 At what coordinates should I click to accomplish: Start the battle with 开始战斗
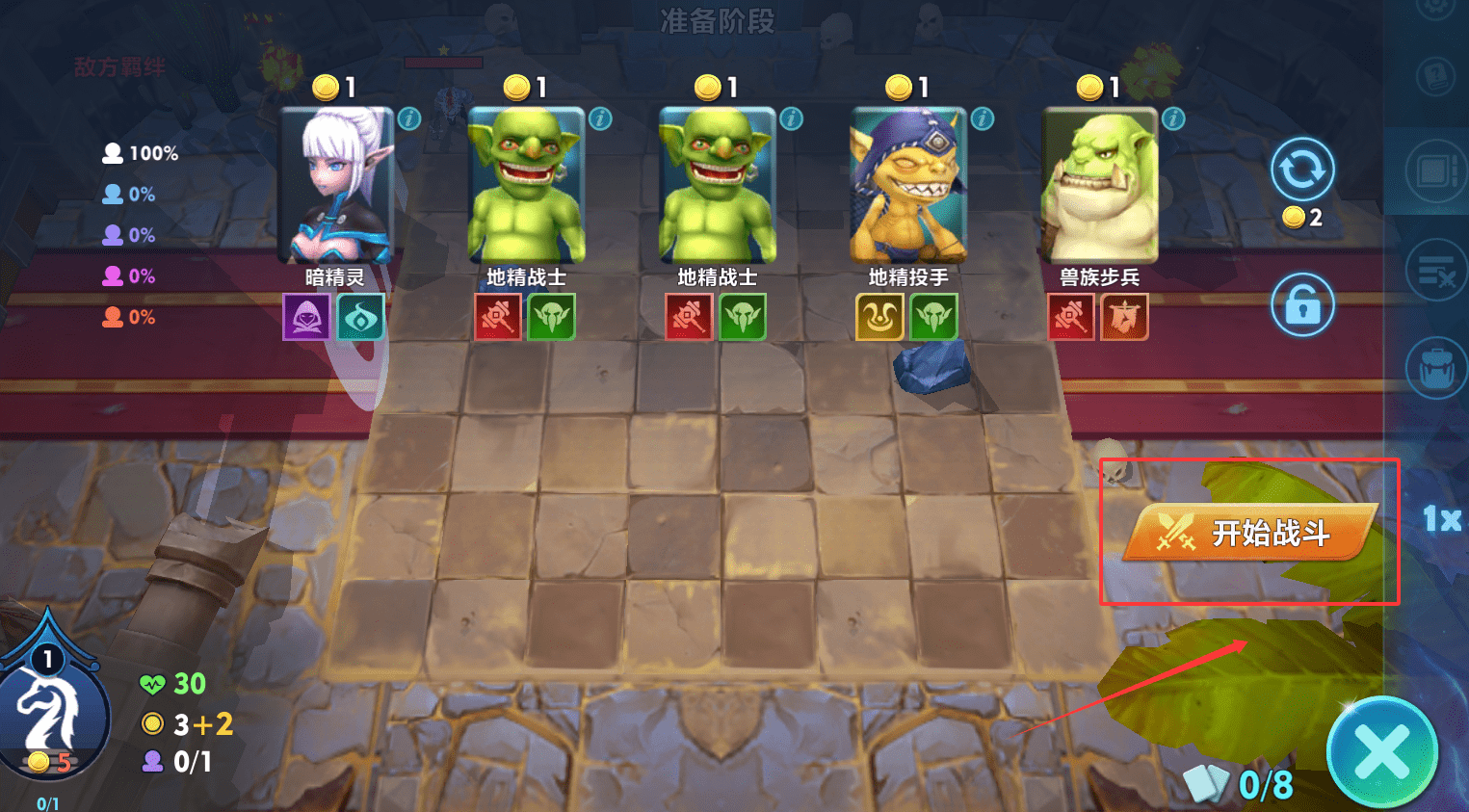click(1252, 533)
